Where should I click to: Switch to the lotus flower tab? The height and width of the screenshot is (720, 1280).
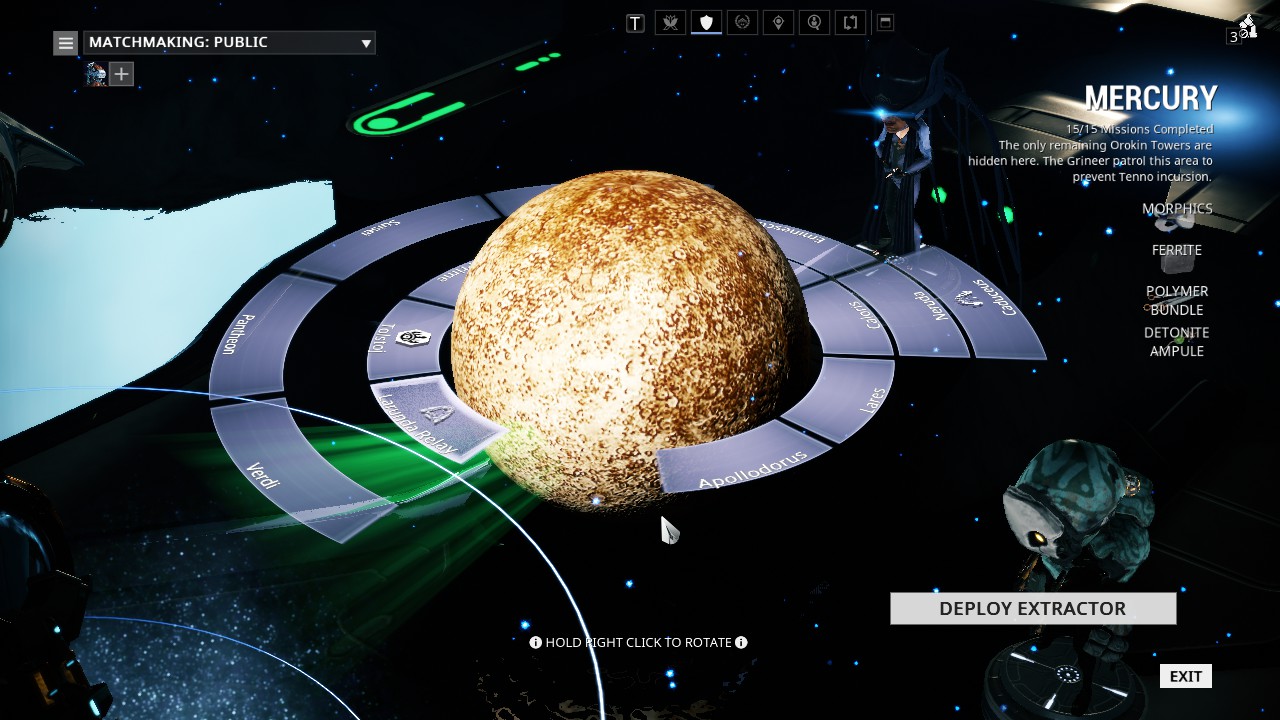[x=670, y=22]
